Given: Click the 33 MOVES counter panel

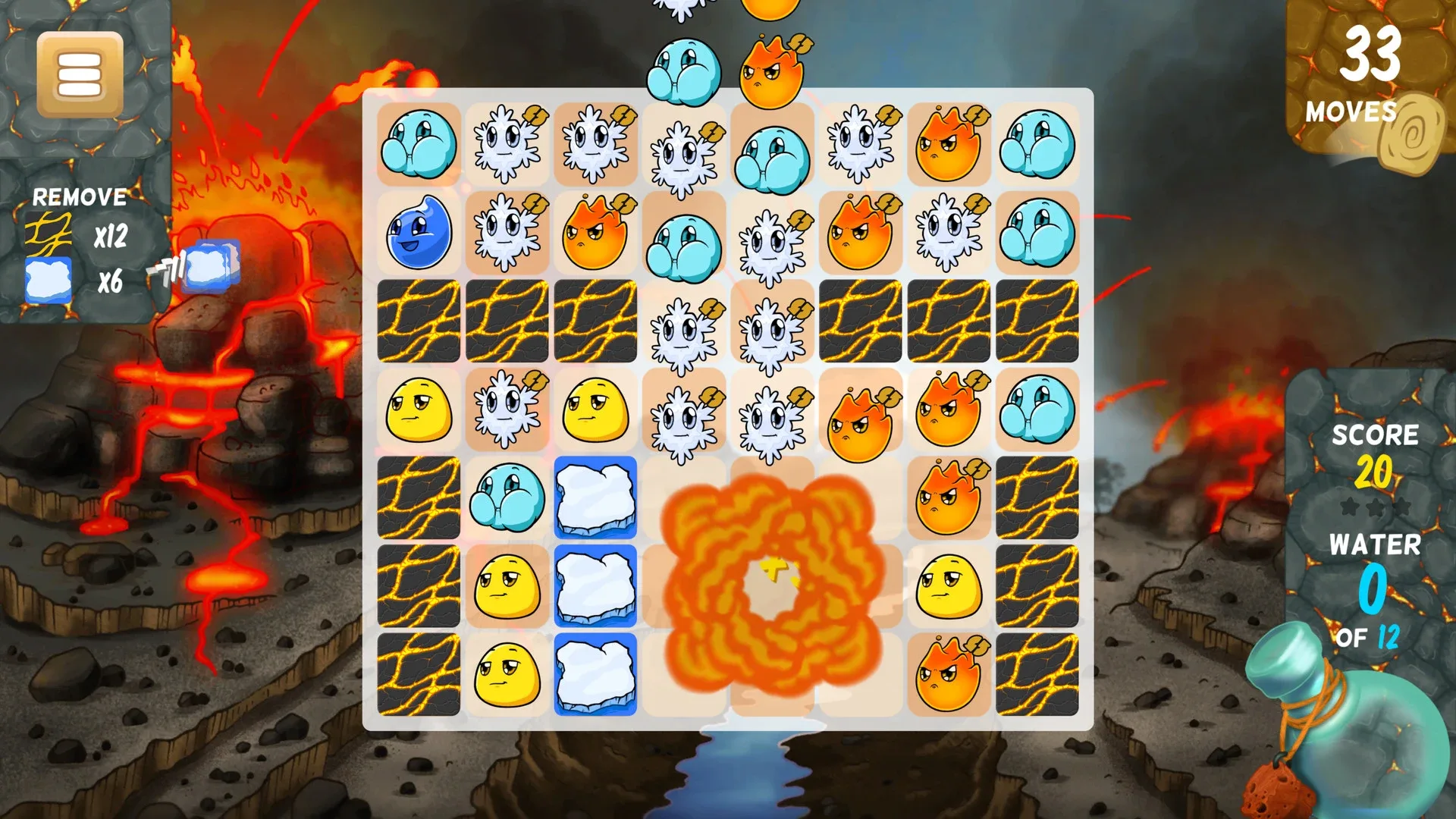Looking at the screenshot, I should click(1365, 76).
